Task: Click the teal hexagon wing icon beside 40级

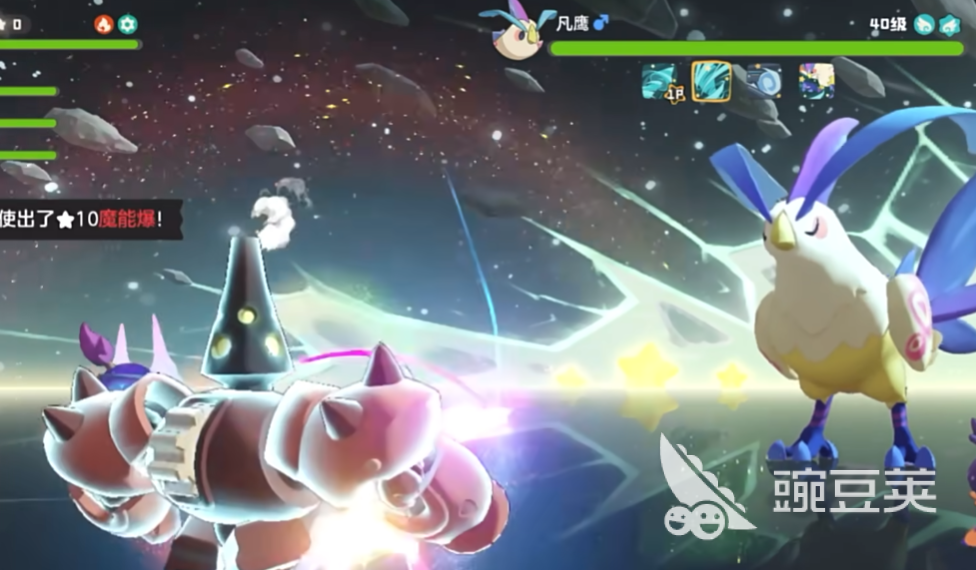Action: pos(949,24)
